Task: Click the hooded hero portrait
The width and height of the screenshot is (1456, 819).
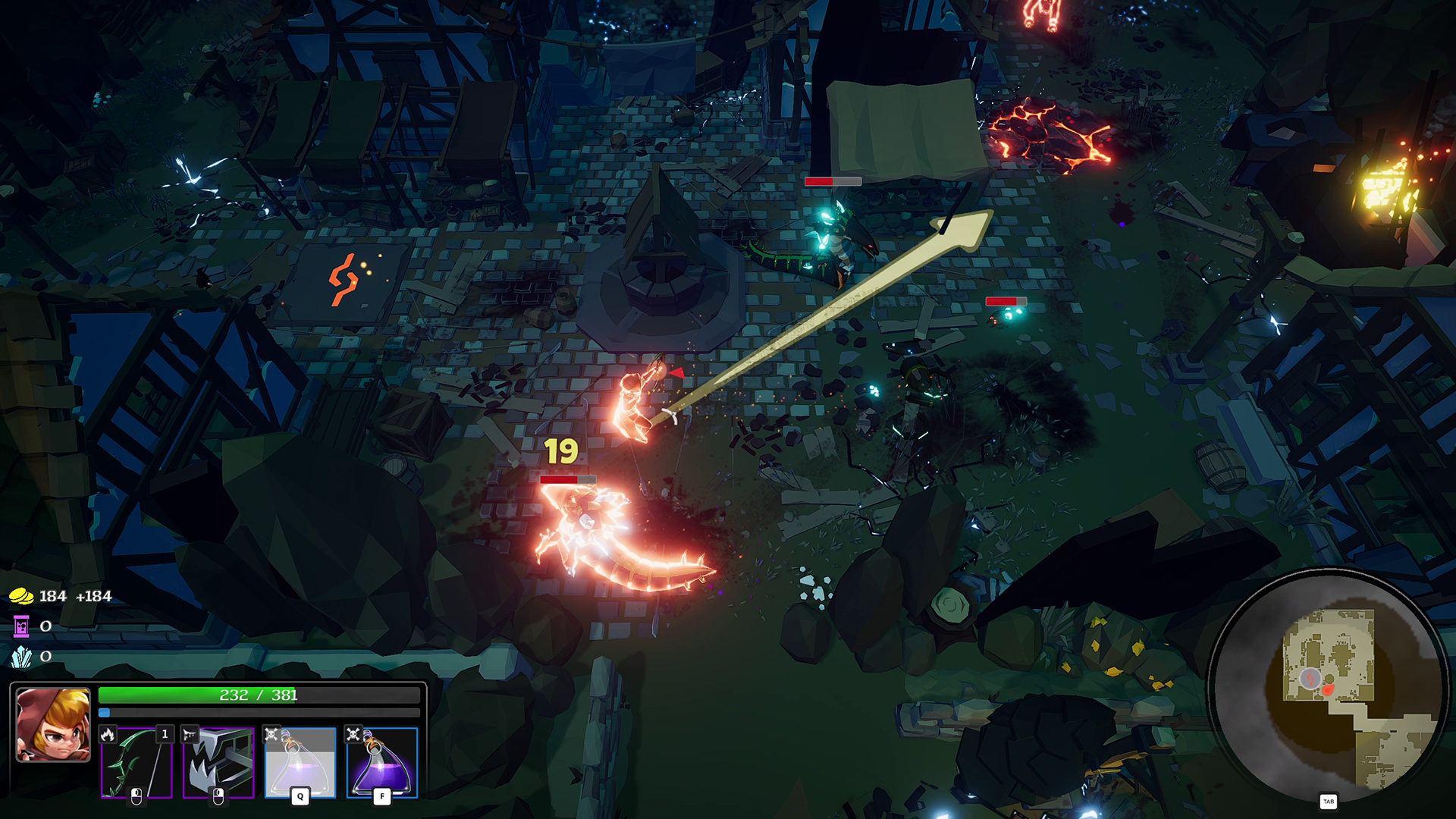Action: [x=53, y=724]
